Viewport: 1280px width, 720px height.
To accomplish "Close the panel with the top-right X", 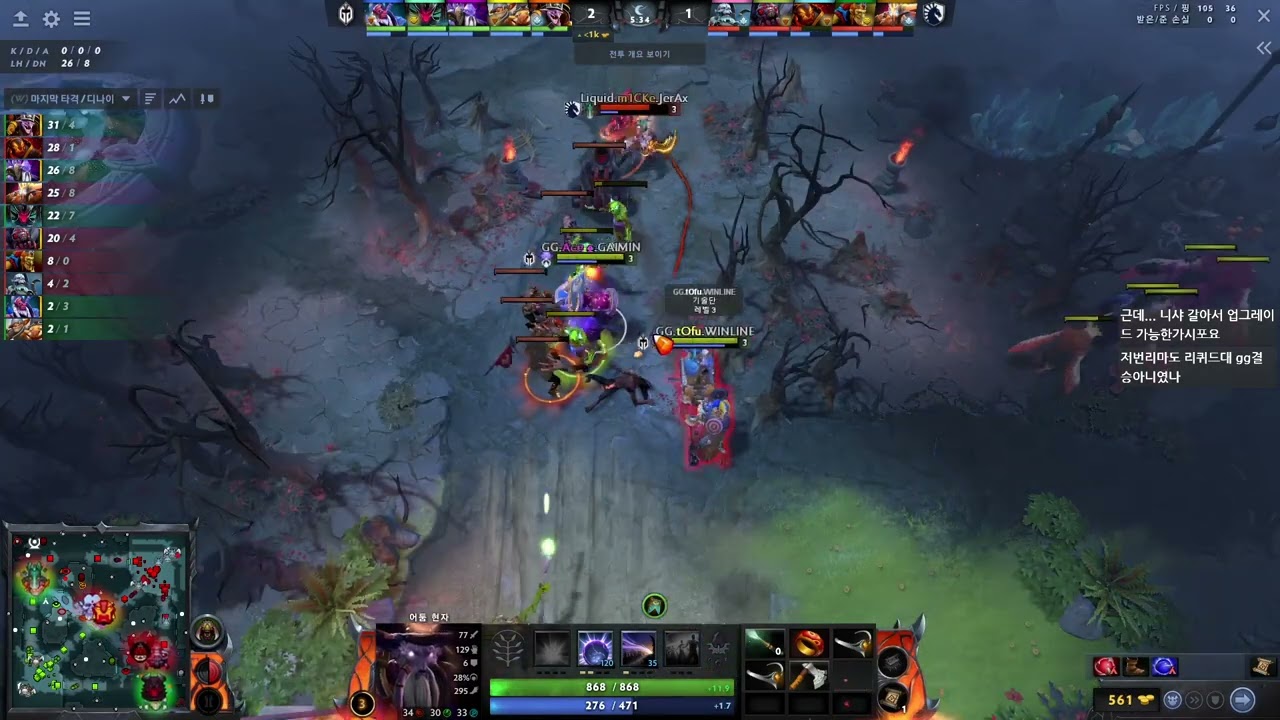I will pos(1264,17).
